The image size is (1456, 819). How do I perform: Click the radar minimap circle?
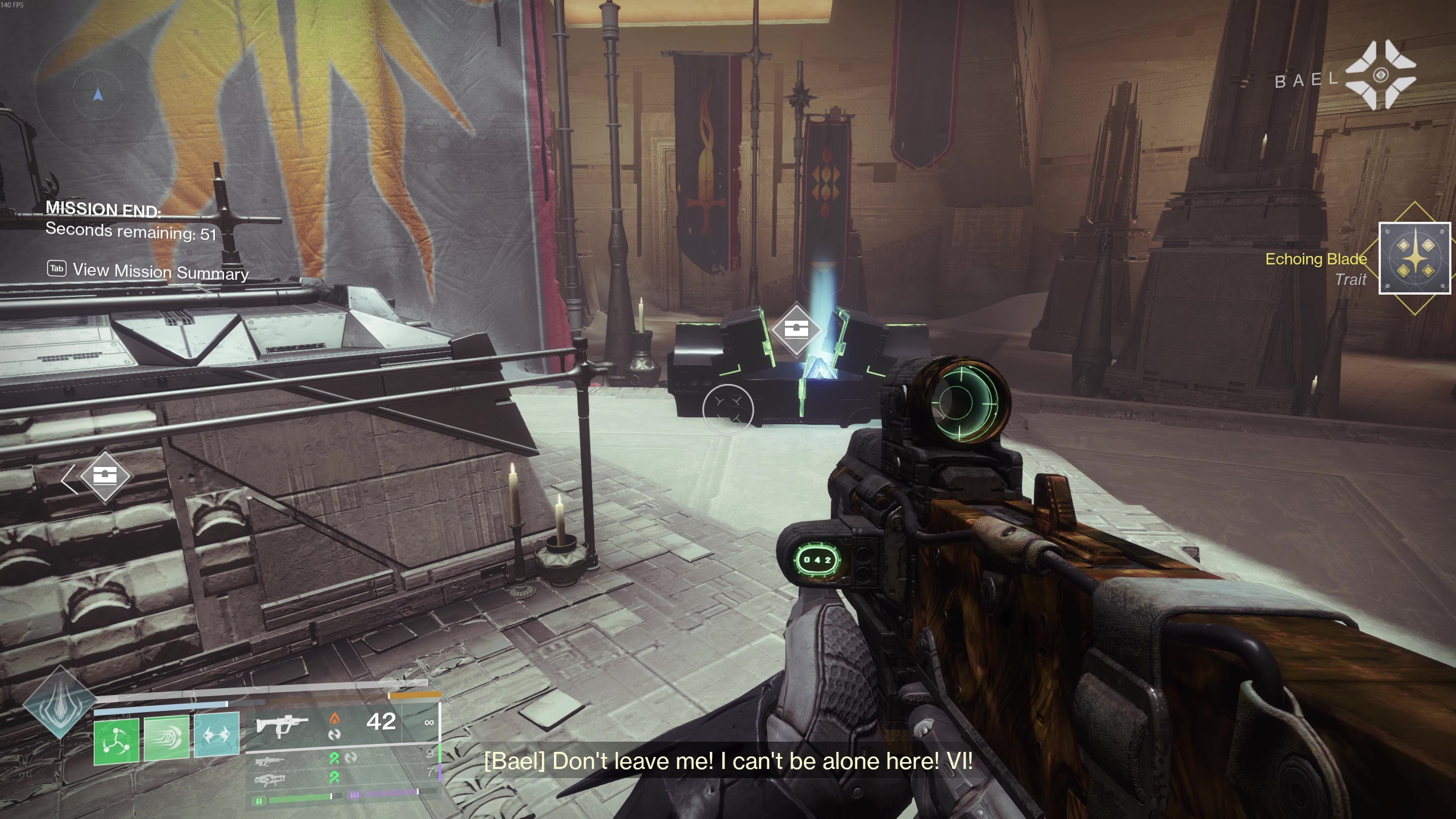pos(98,95)
